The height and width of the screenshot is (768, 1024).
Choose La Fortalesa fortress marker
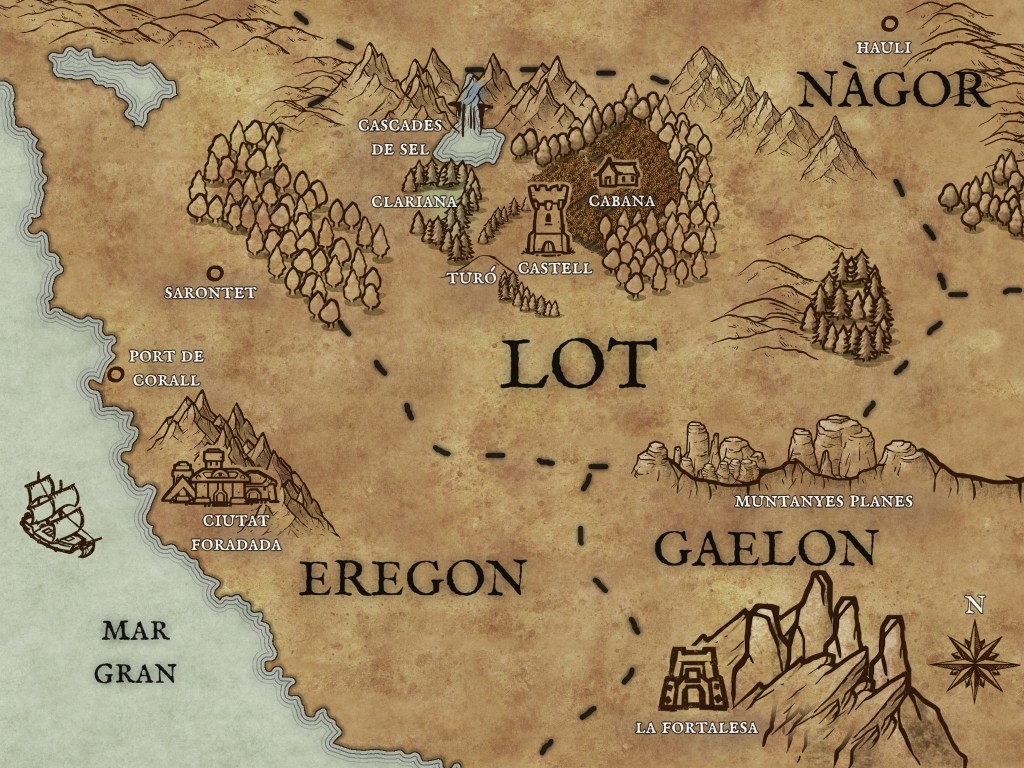pos(693,679)
